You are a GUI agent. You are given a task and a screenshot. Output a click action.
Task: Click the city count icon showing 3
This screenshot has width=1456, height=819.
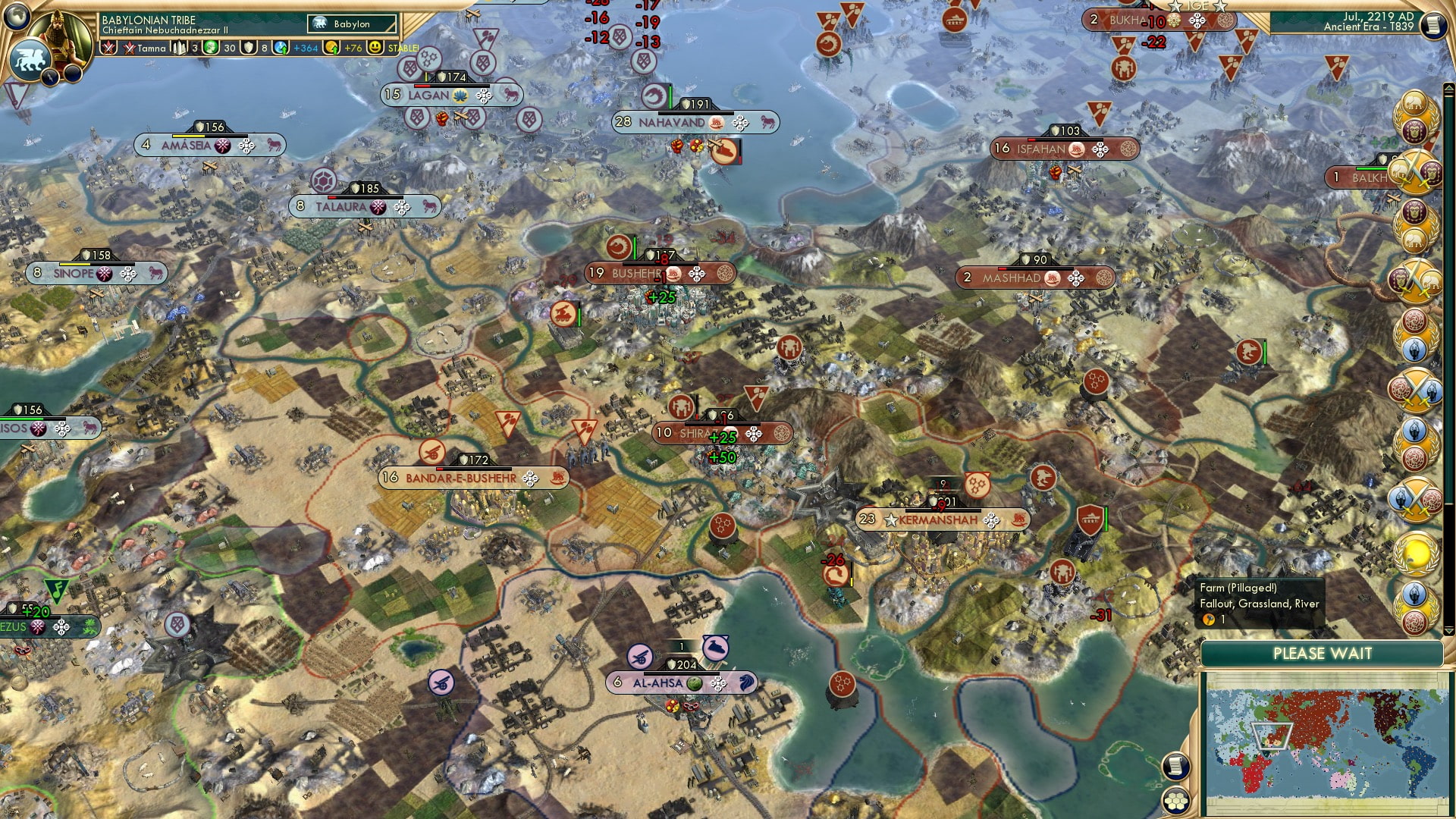[x=178, y=47]
